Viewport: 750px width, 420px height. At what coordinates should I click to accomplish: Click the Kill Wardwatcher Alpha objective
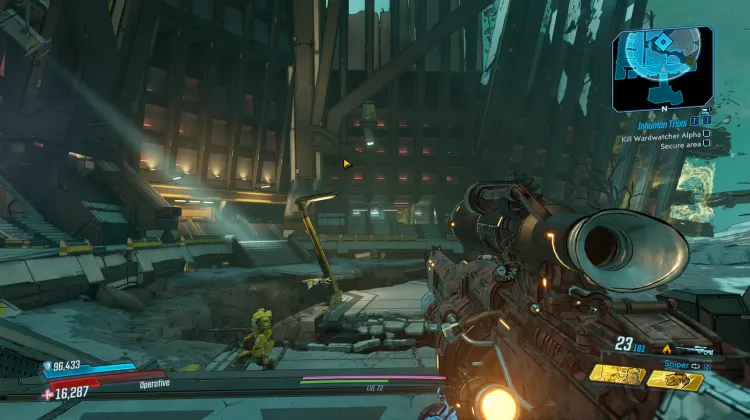click(667, 134)
